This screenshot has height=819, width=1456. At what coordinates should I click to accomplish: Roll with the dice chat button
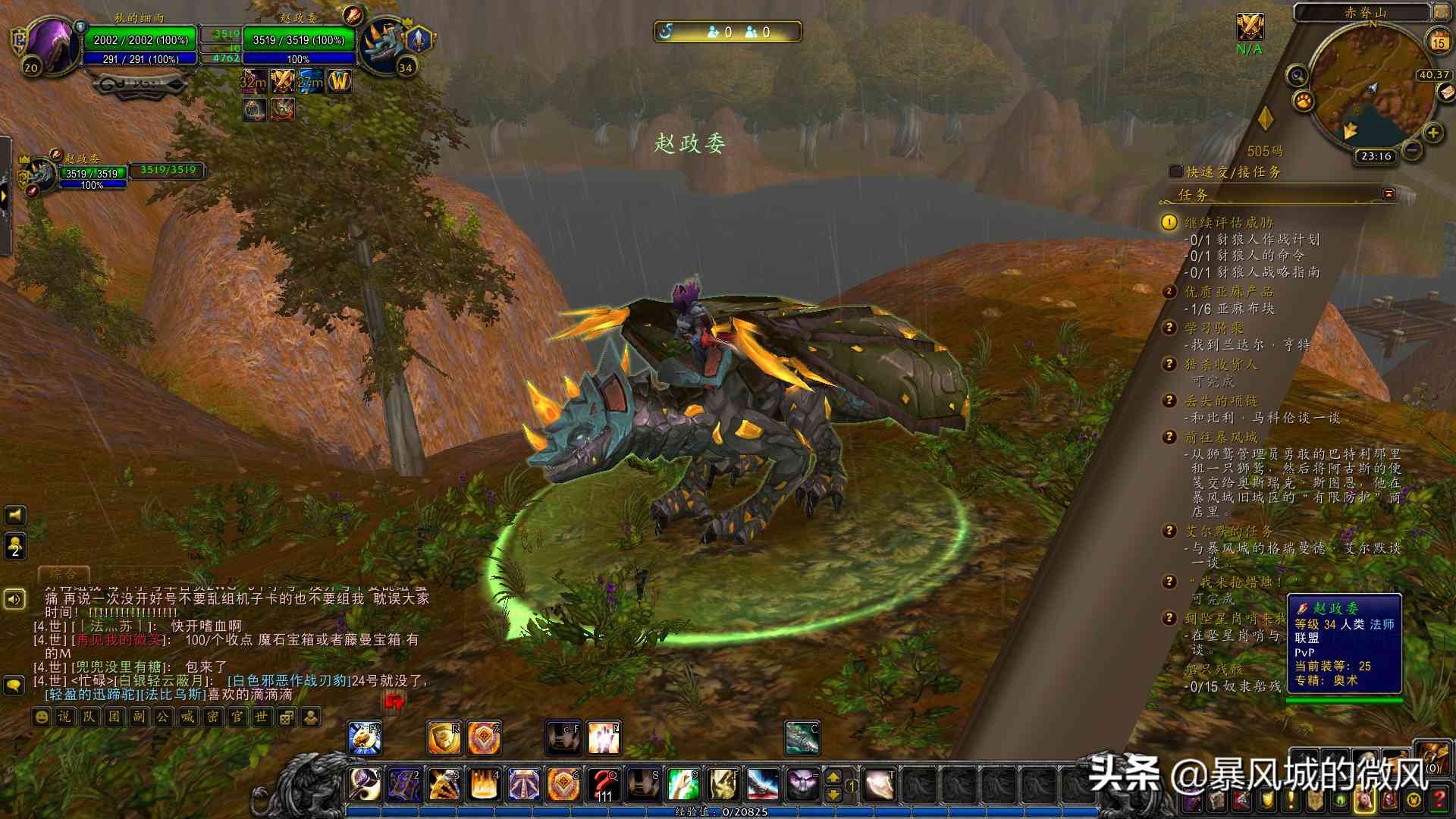click(287, 717)
